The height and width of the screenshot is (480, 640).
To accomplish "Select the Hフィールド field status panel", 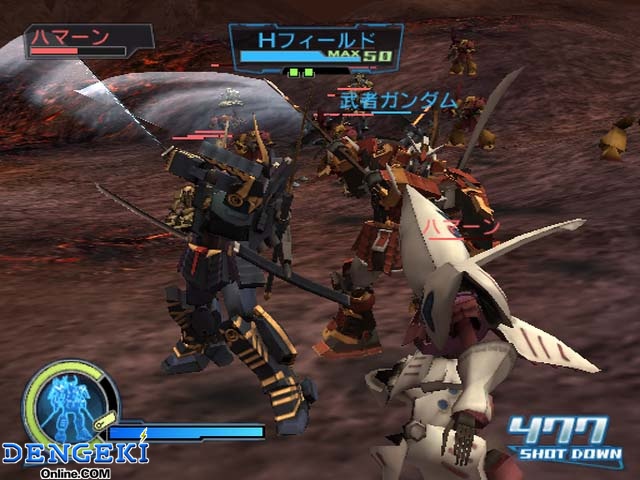I will pos(316,47).
